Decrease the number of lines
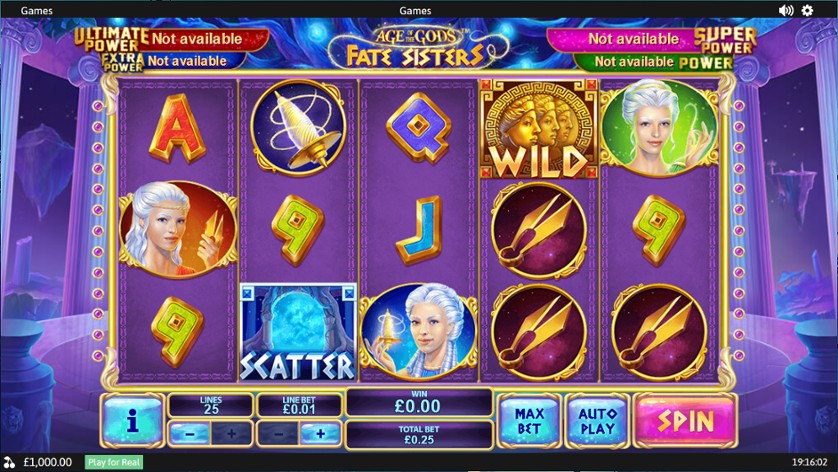This screenshot has height=472, width=838. coord(189,434)
